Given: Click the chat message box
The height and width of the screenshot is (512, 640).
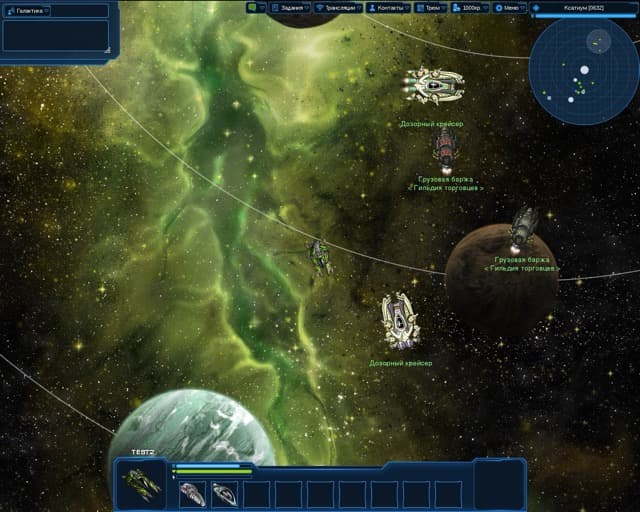Looking at the screenshot, I should tap(56, 34).
